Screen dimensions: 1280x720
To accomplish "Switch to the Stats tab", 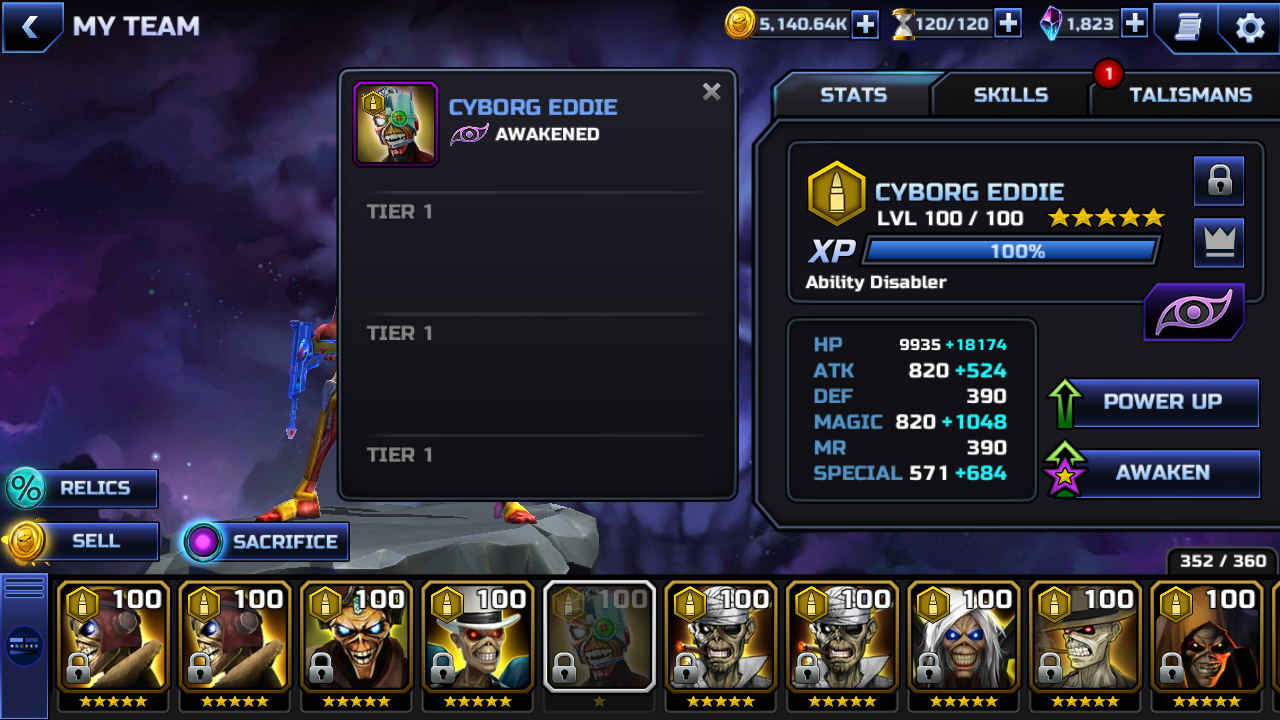I will click(853, 95).
